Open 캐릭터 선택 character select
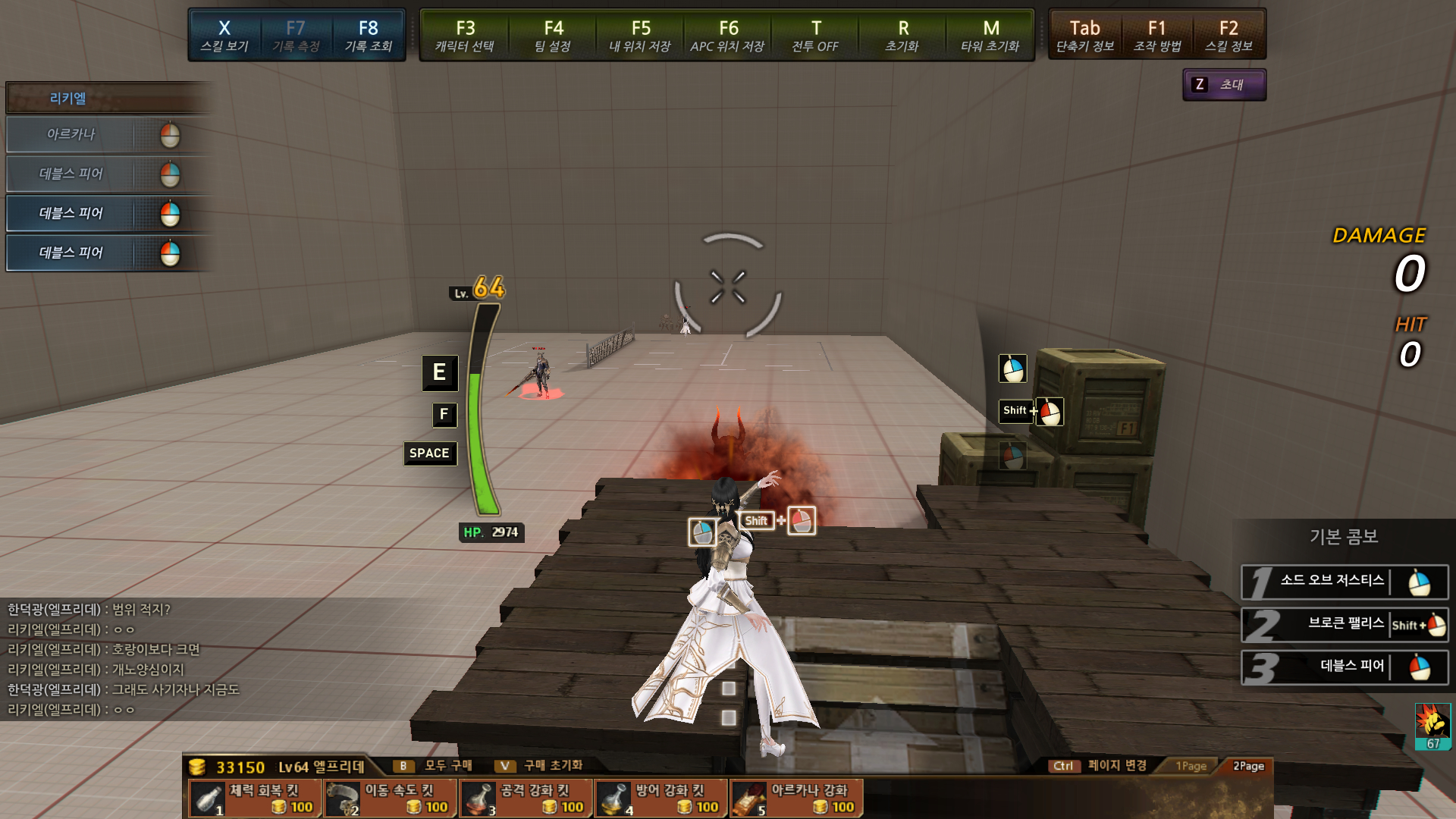1456x819 pixels. pyautogui.click(x=465, y=36)
